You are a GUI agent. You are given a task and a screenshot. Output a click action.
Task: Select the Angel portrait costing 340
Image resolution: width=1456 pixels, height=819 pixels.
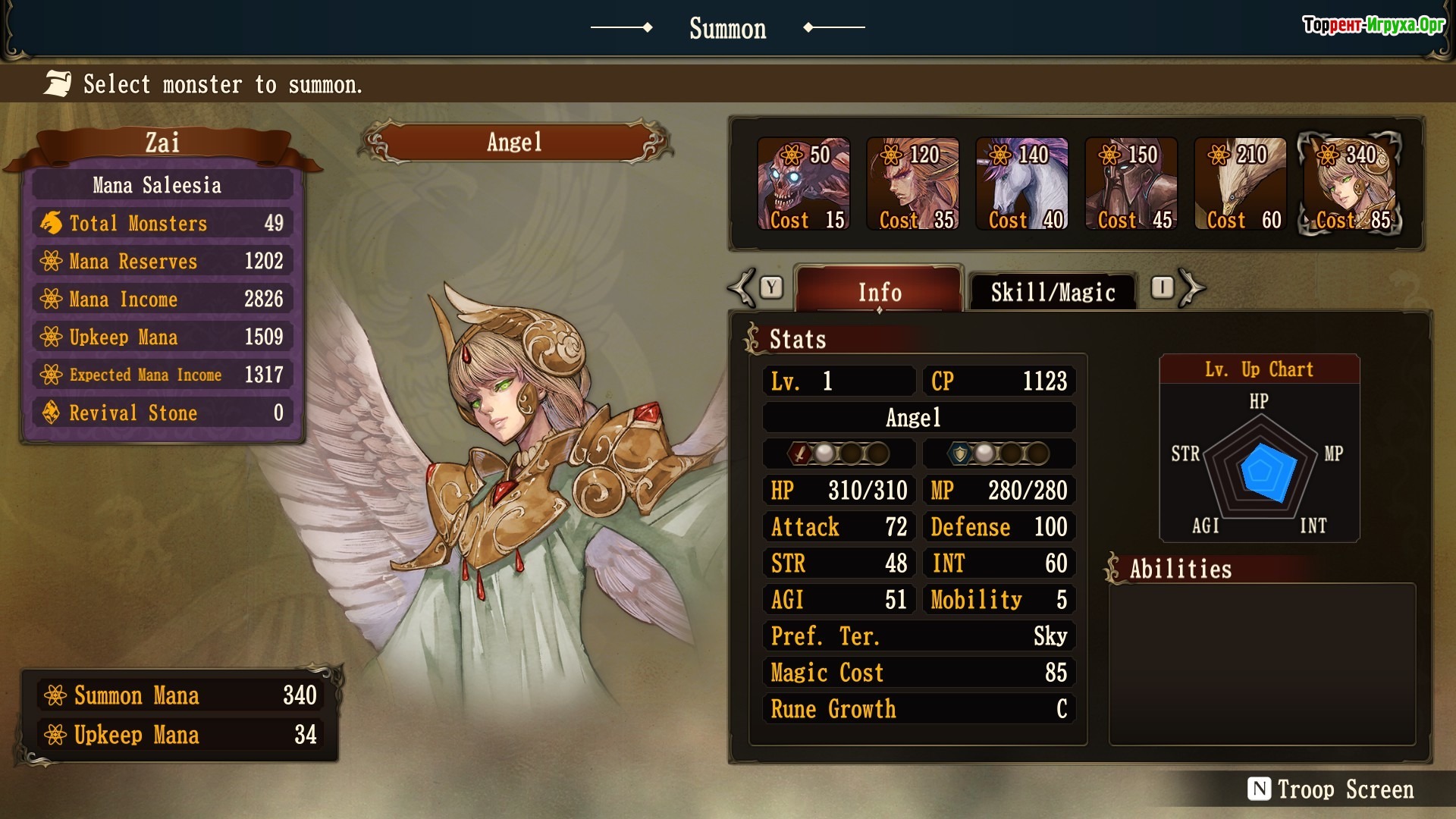click(x=1350, y=184)
